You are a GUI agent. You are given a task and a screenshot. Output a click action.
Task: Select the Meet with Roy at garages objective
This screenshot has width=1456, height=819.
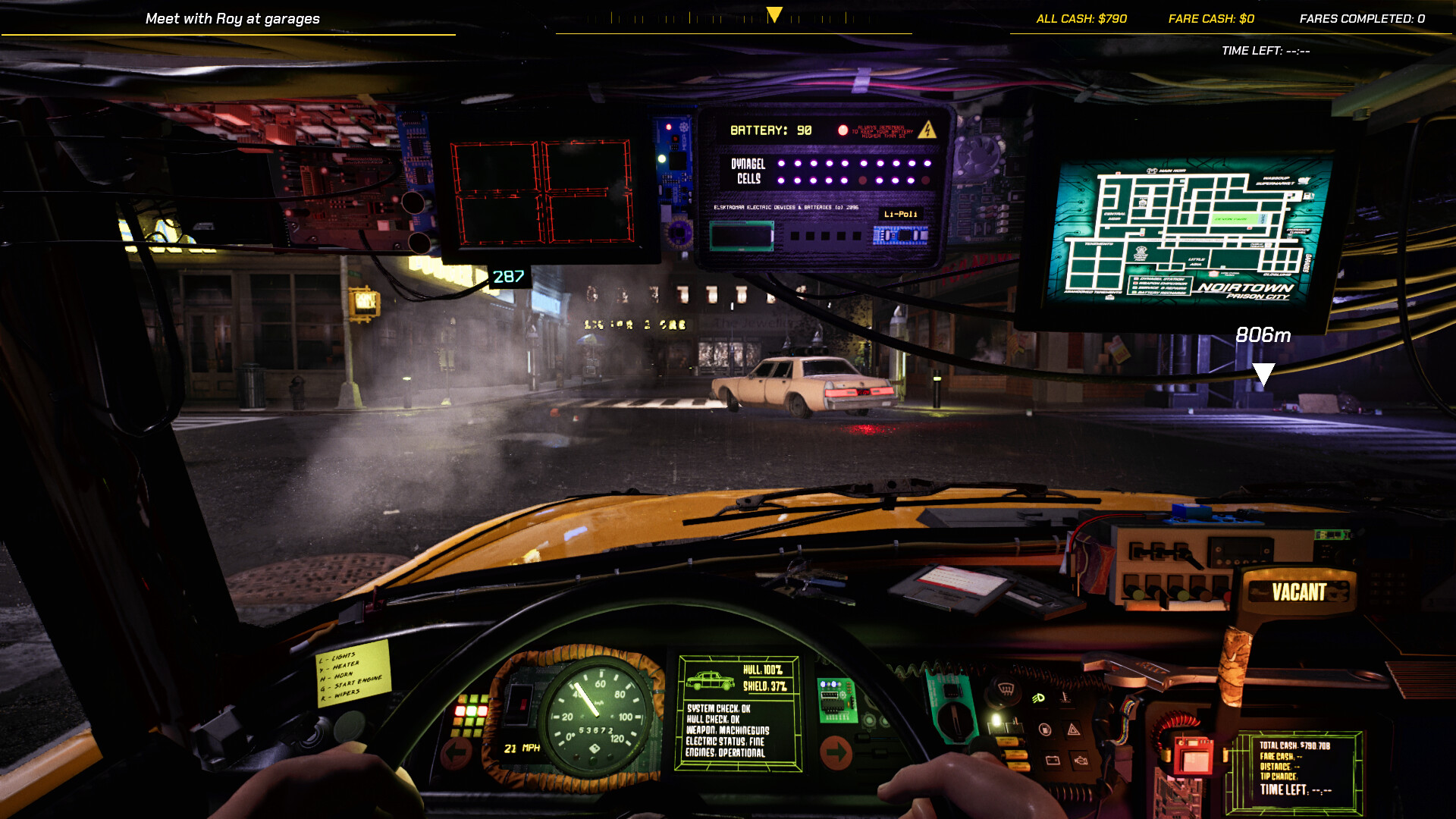point(231,18)
